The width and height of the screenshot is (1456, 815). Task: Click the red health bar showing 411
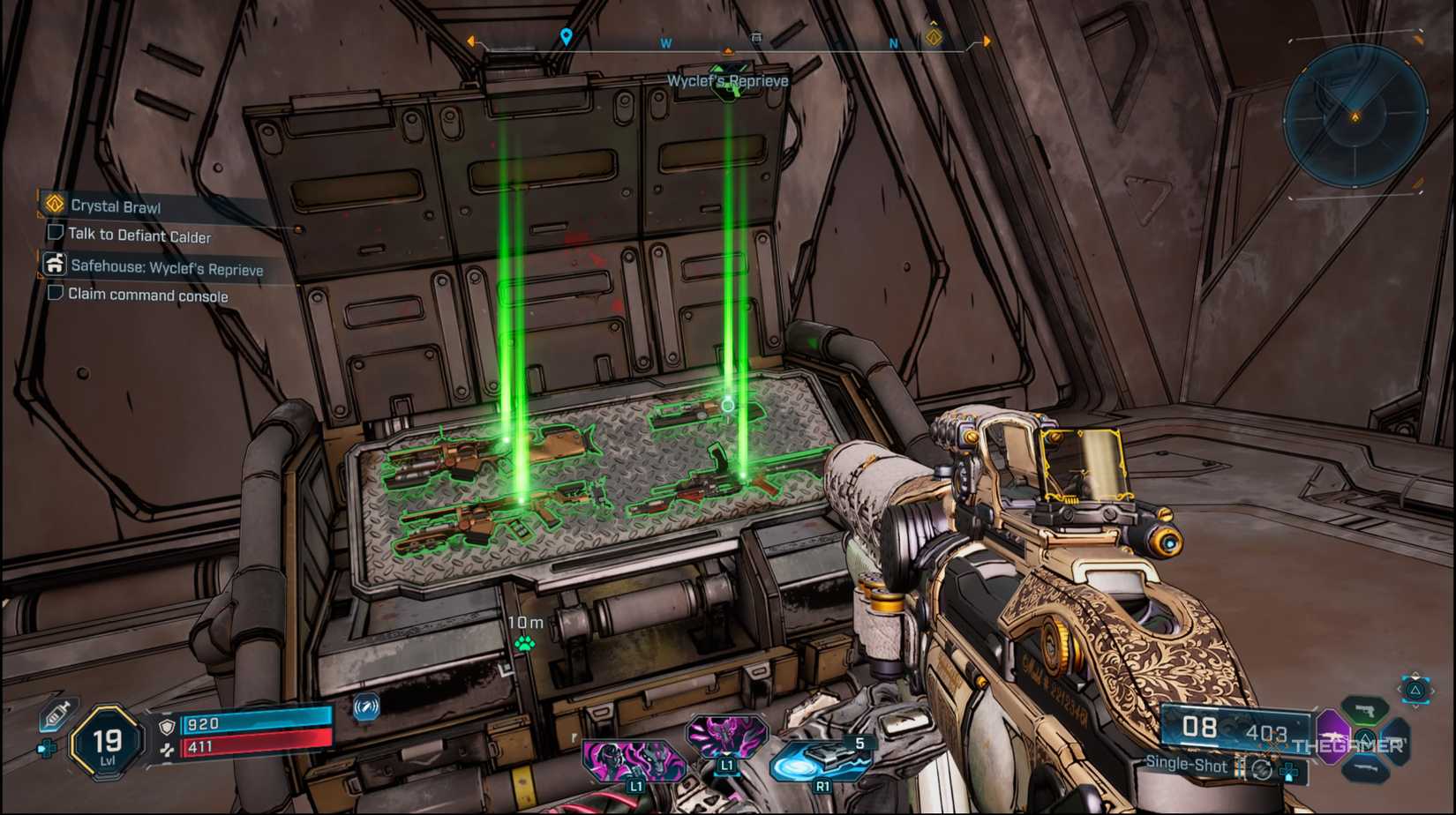256,747
